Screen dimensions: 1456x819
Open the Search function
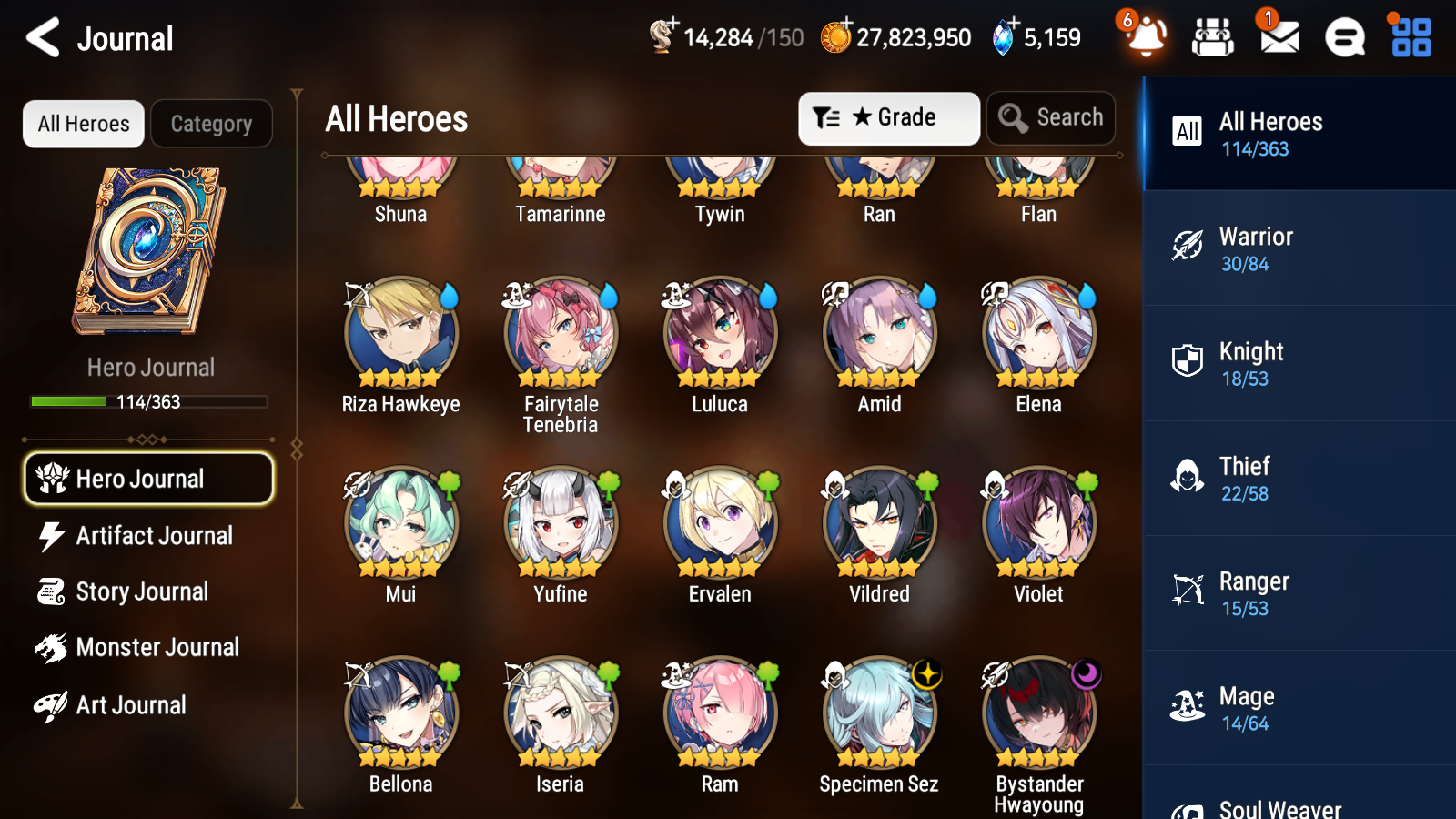coord(1051,117)
